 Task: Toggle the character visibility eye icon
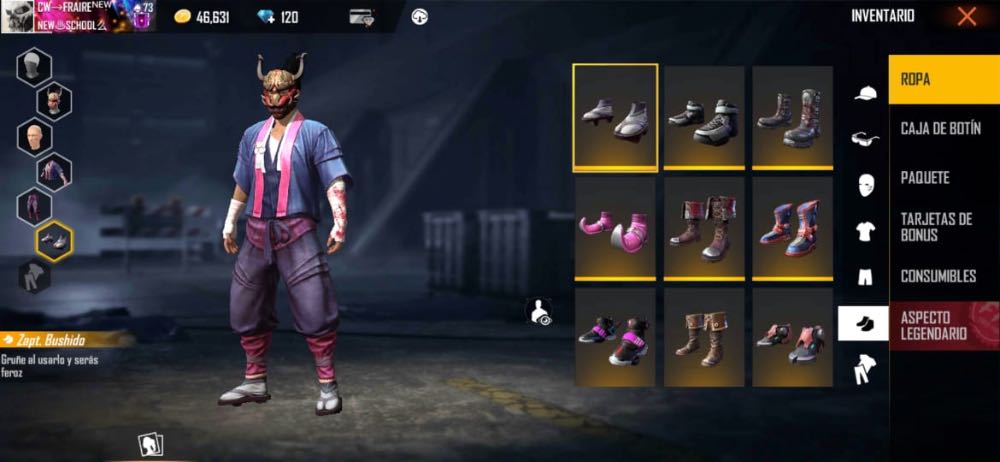coord(540,312)
